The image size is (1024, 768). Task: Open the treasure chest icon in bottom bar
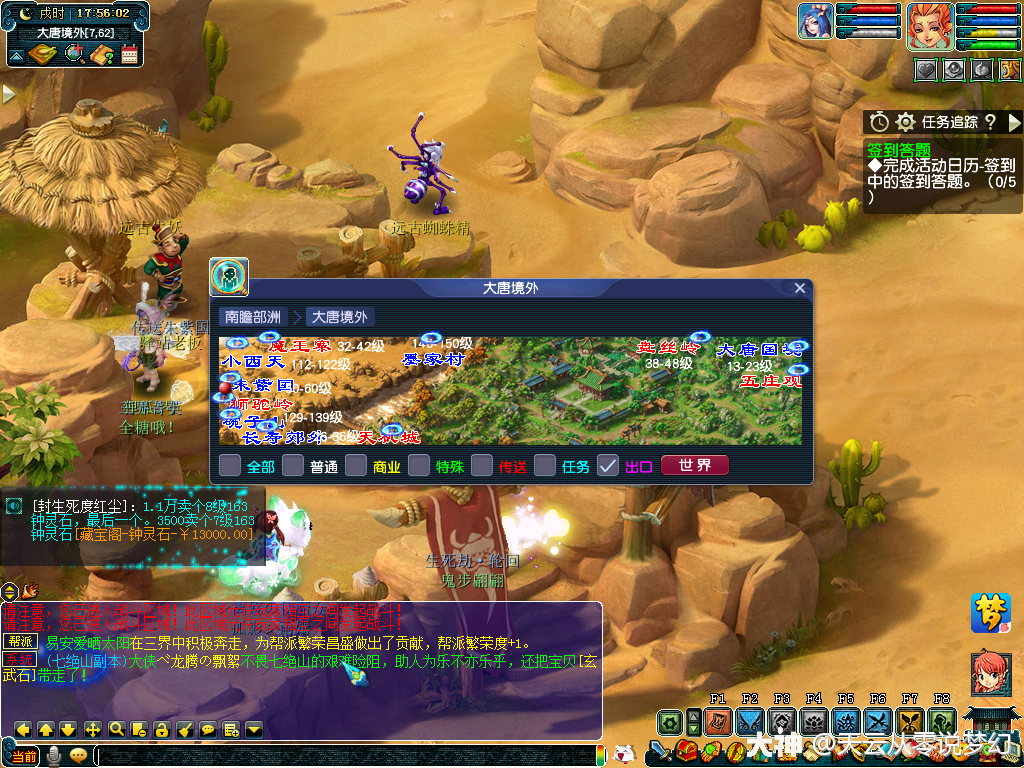coord(685,750)
